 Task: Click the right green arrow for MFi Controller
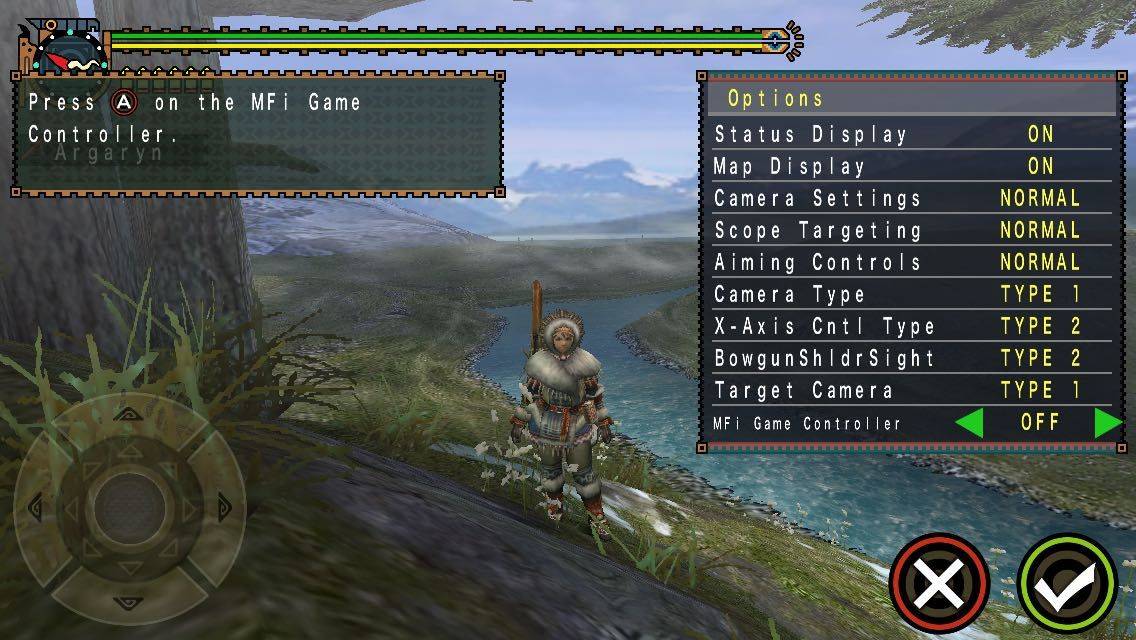pos(1107,423)
